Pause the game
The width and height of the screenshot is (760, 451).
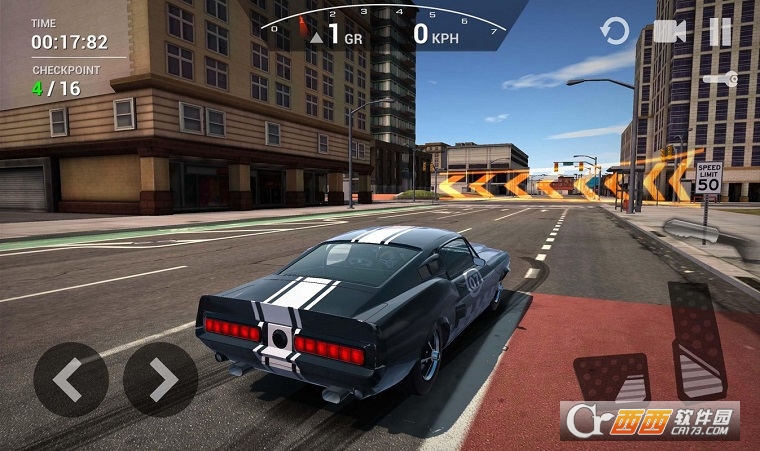pyautogui.click(x=720, y=32)
